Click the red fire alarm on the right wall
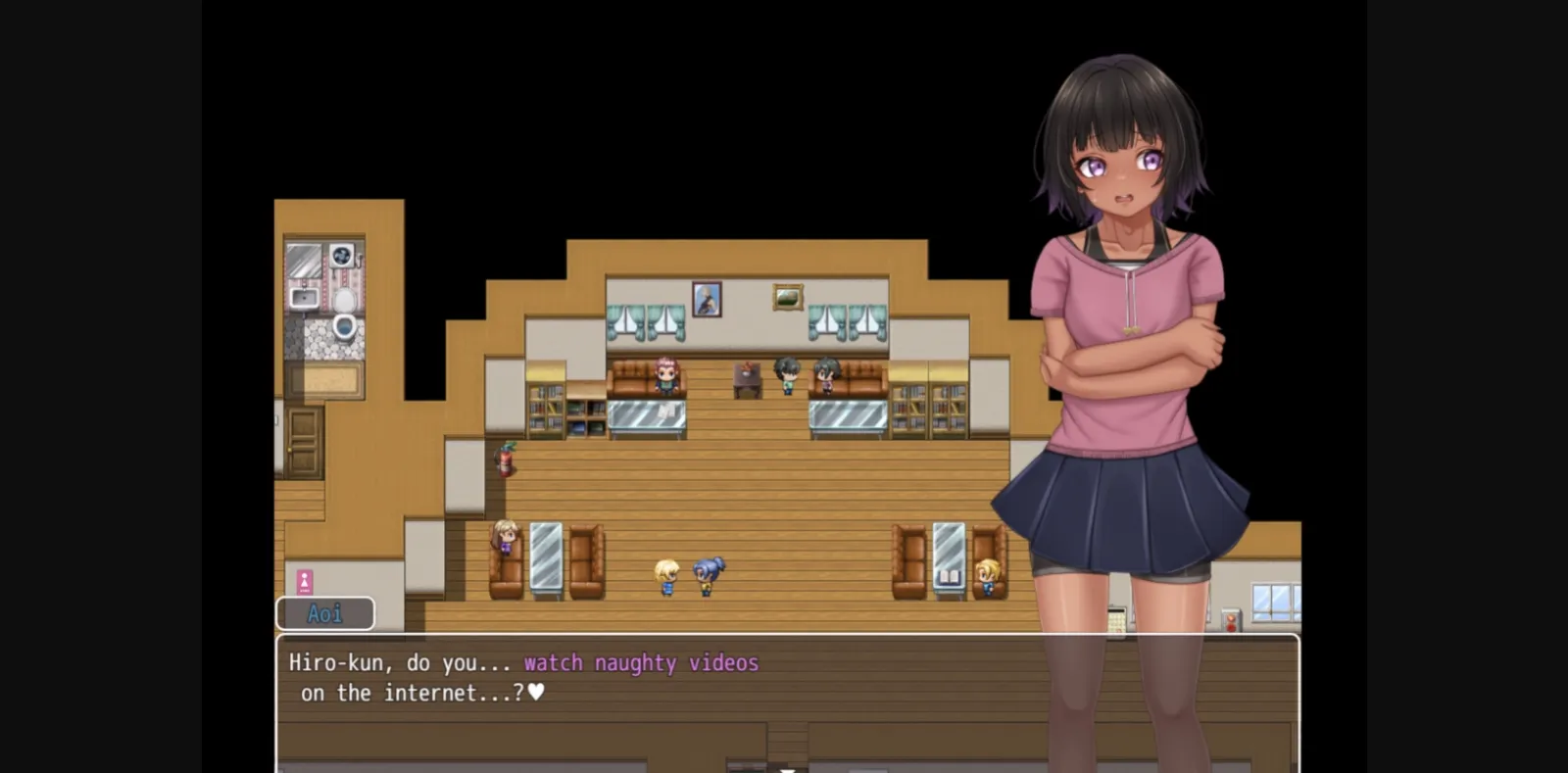The height and width of the screenshot is (773, 1568). 1231,619
